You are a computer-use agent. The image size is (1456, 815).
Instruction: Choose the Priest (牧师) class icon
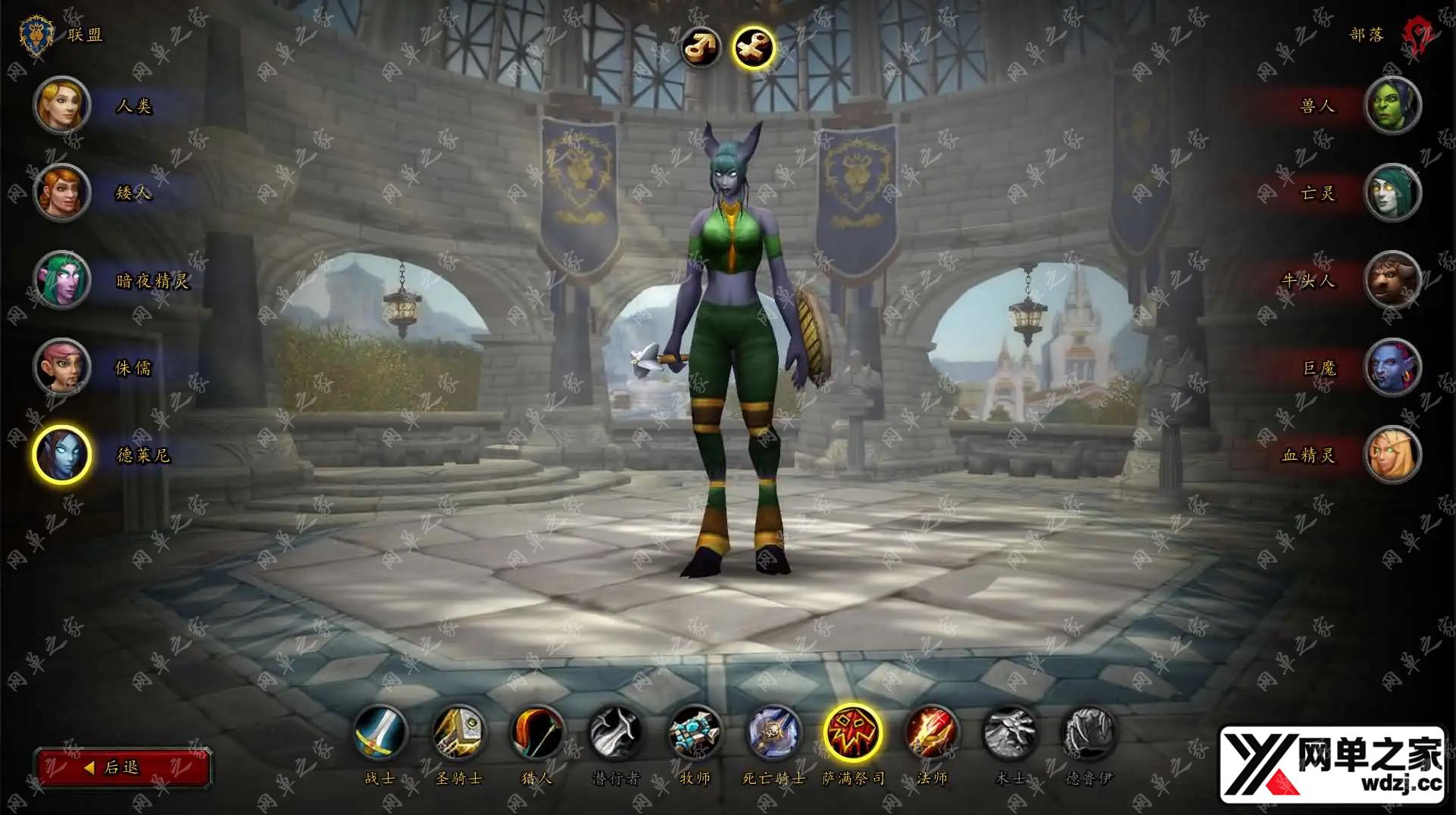point(695,732)
